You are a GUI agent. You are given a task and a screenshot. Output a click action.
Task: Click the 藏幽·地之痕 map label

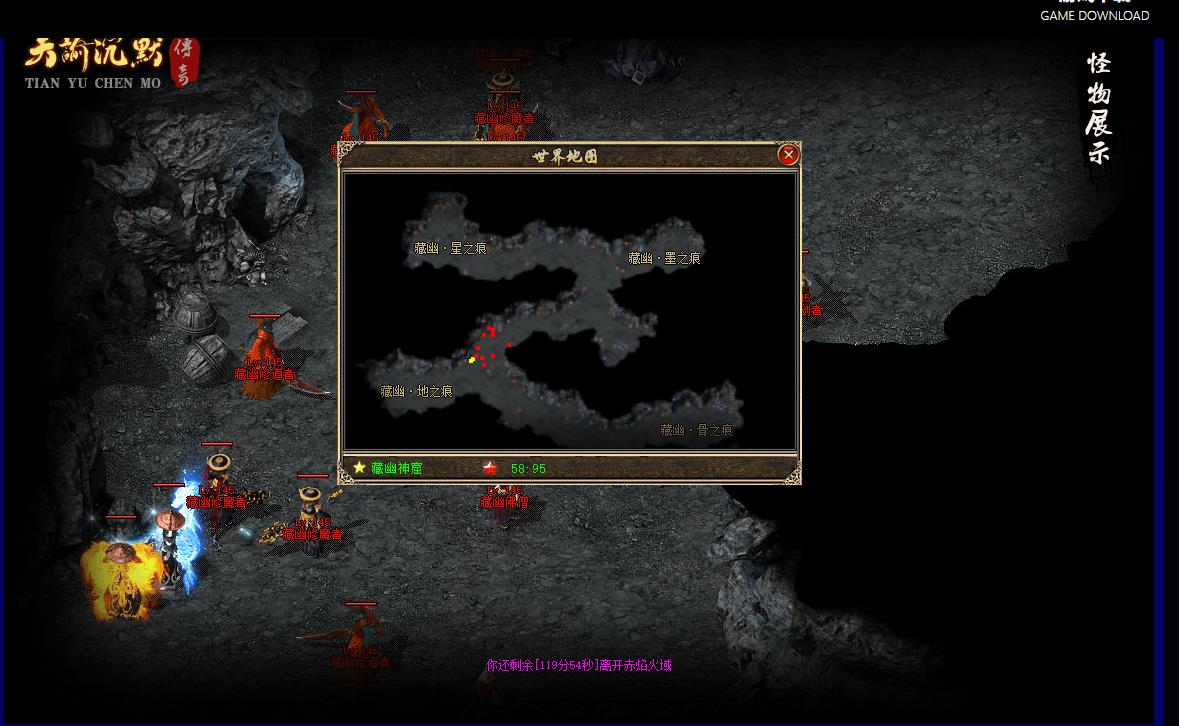416,392
